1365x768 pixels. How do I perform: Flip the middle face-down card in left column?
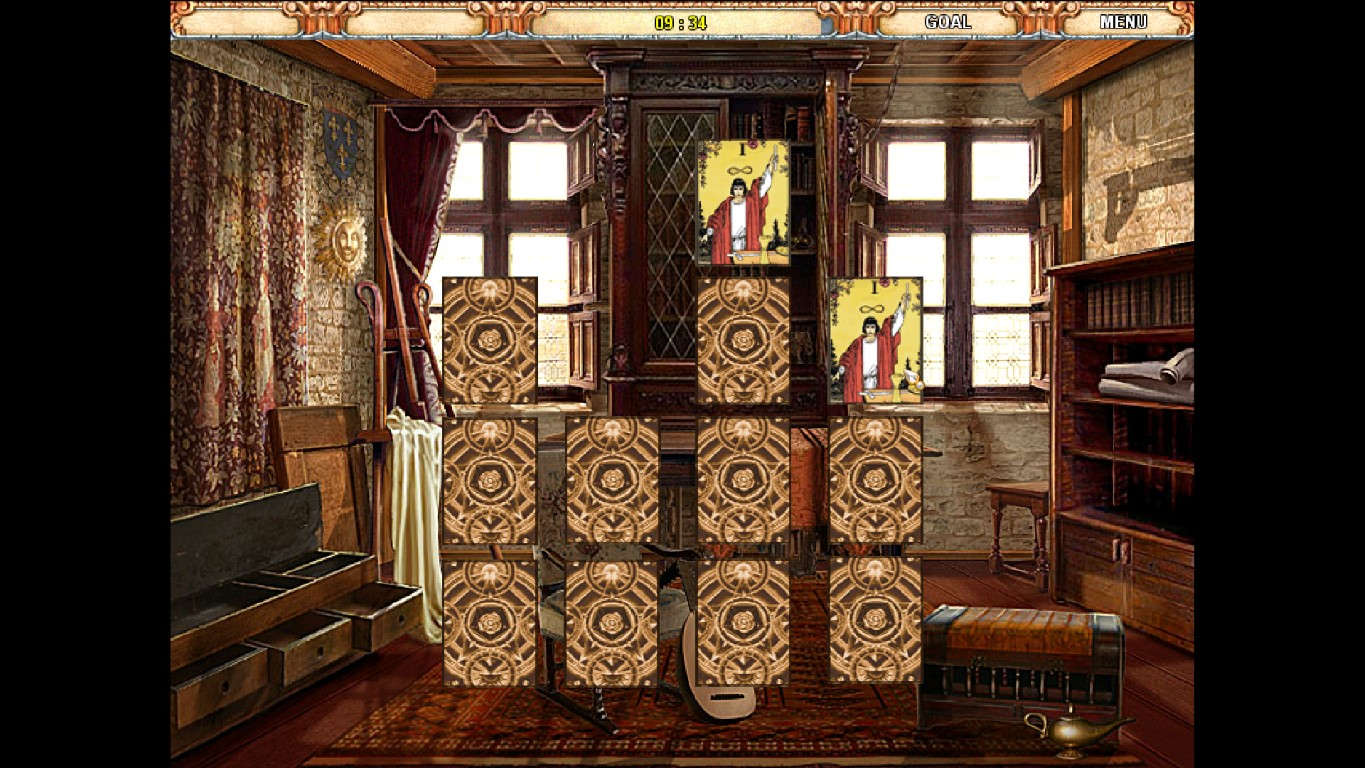(490, 481)
